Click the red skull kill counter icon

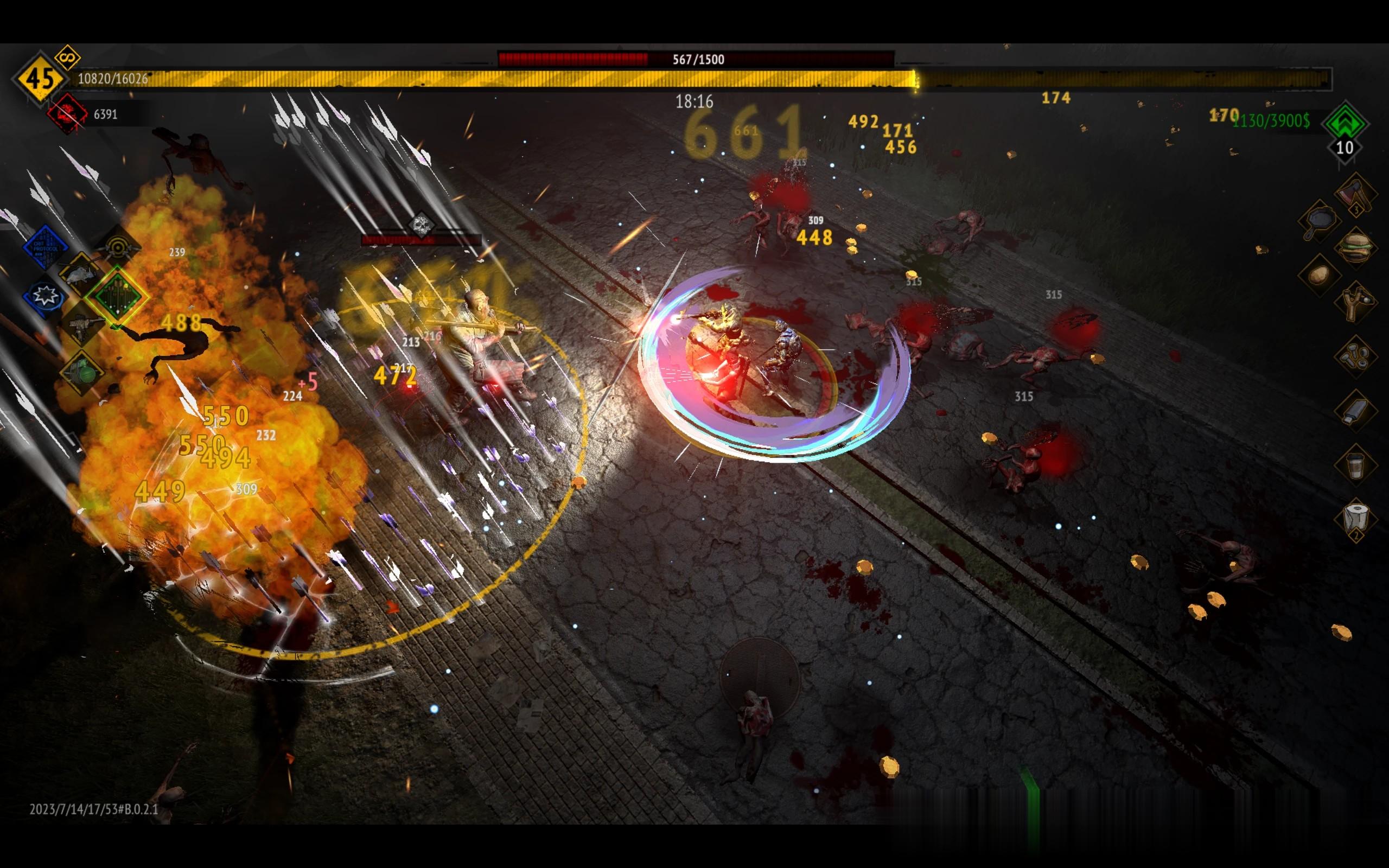pyautogui.click(x=67, y=114)
